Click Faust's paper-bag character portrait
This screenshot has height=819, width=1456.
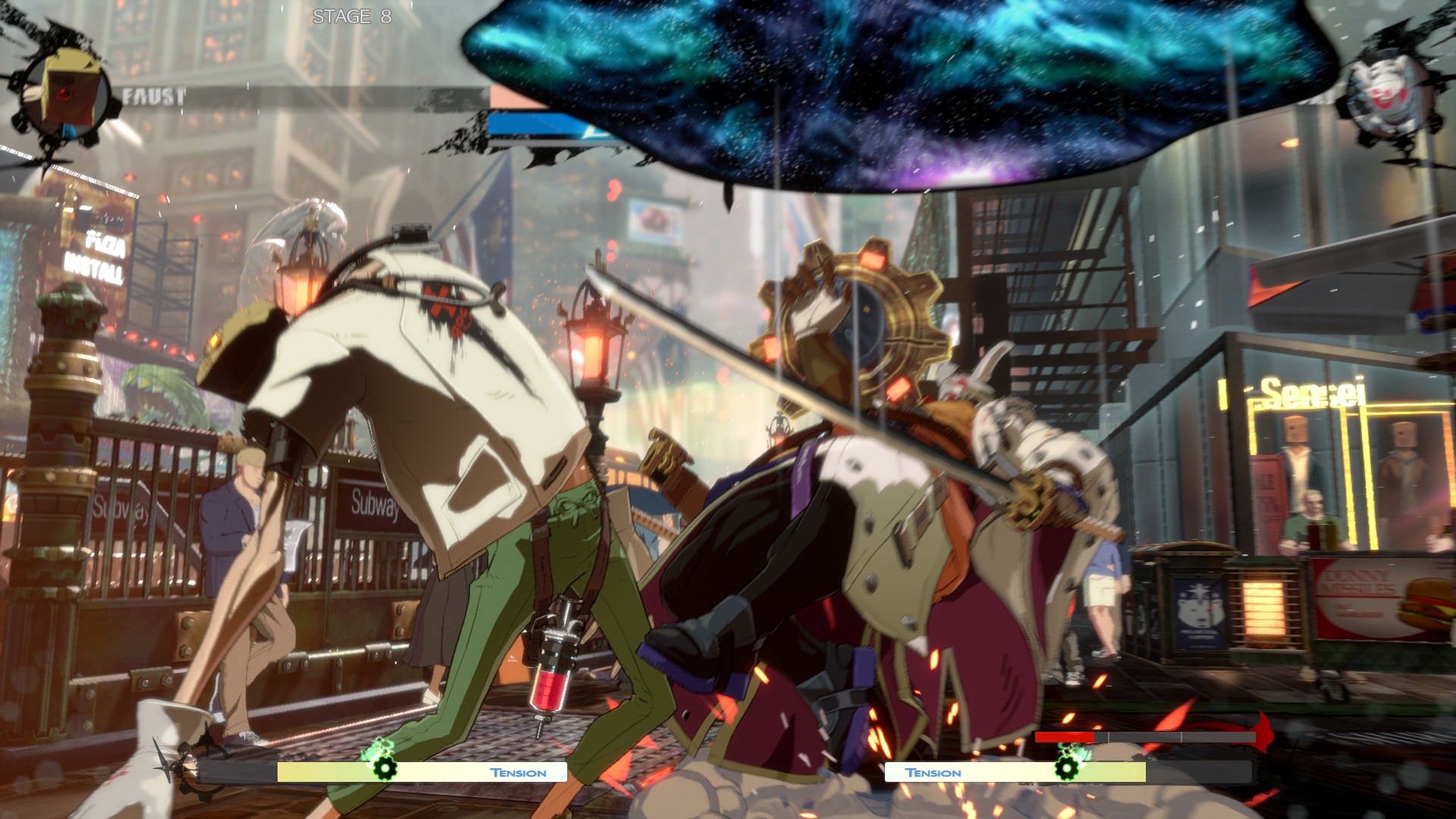click(x=67, y=94)
